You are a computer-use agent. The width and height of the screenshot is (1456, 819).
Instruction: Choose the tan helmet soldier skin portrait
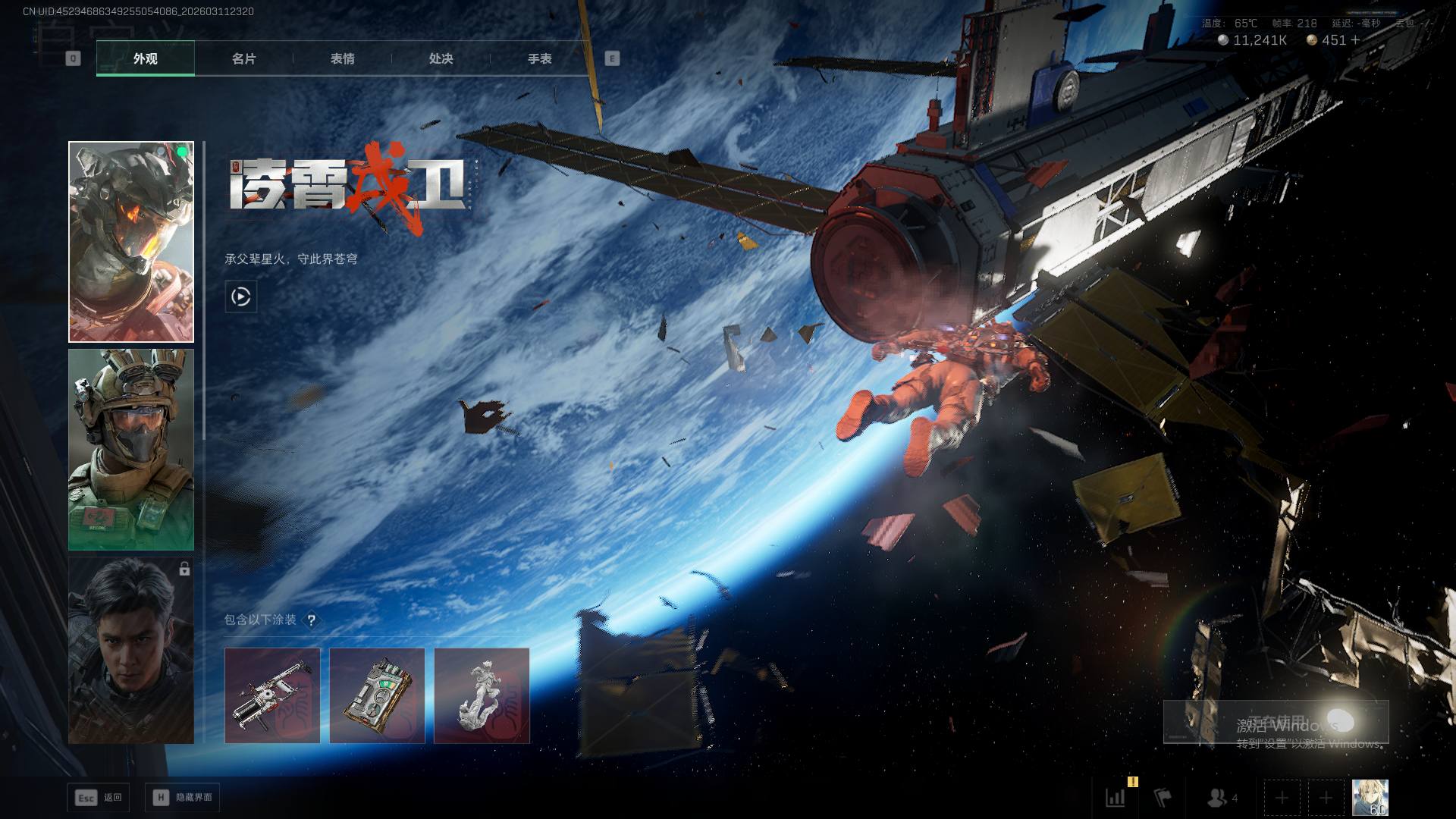coord(131,450)
